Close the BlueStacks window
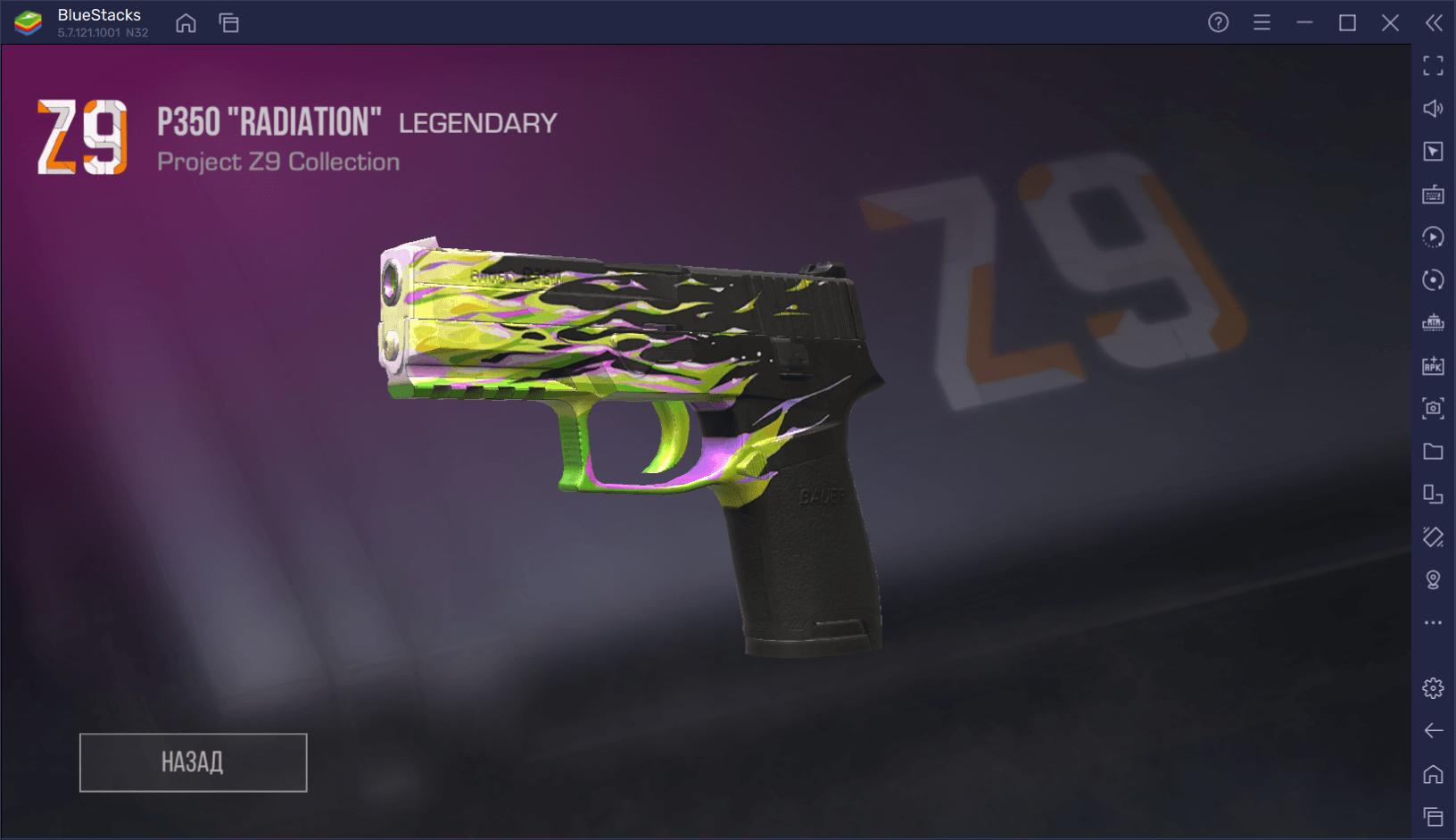This screenshot has height=840, width=1456. [x=1390, y=23]
